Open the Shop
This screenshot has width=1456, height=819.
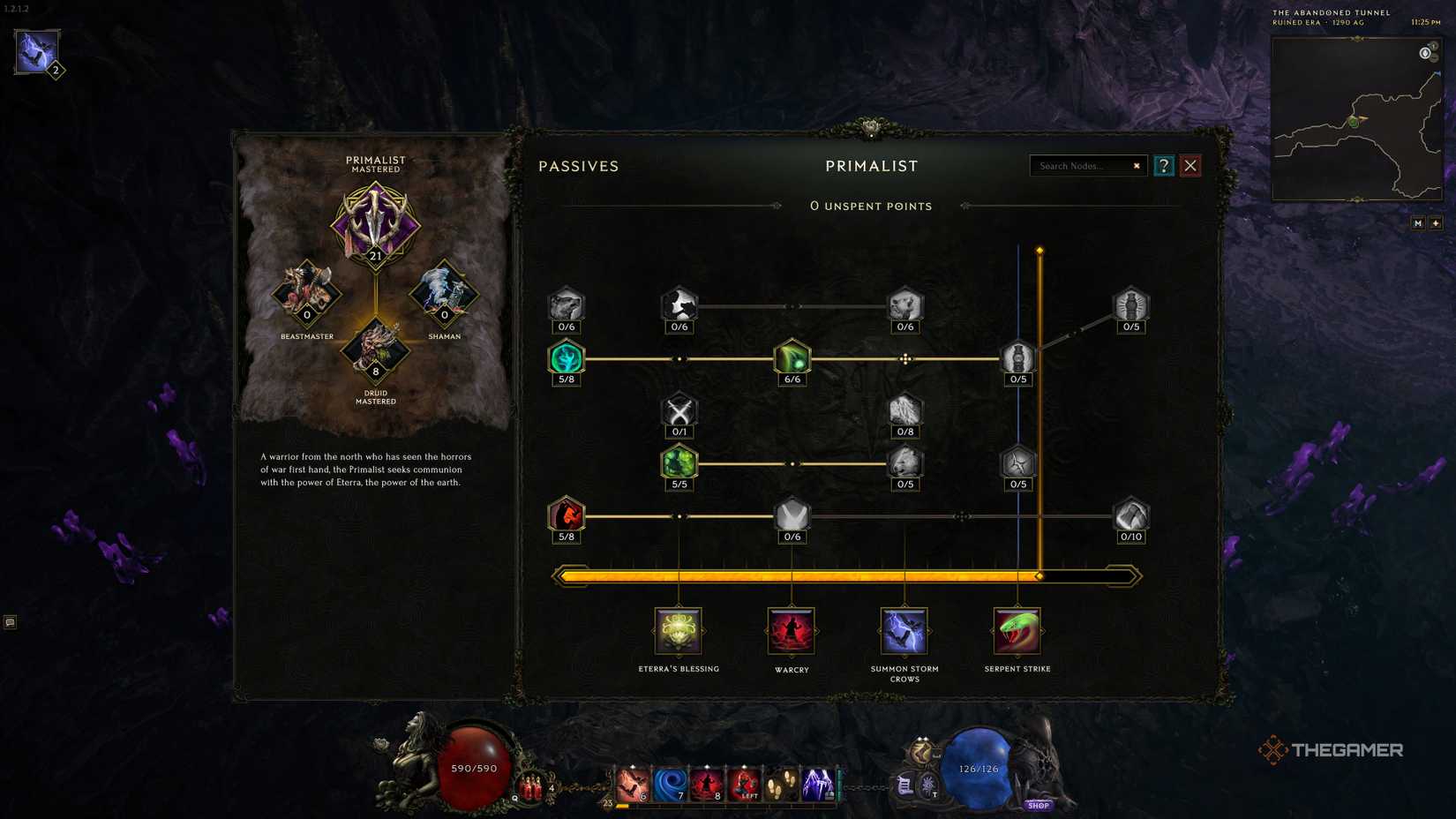point(1039,805)
